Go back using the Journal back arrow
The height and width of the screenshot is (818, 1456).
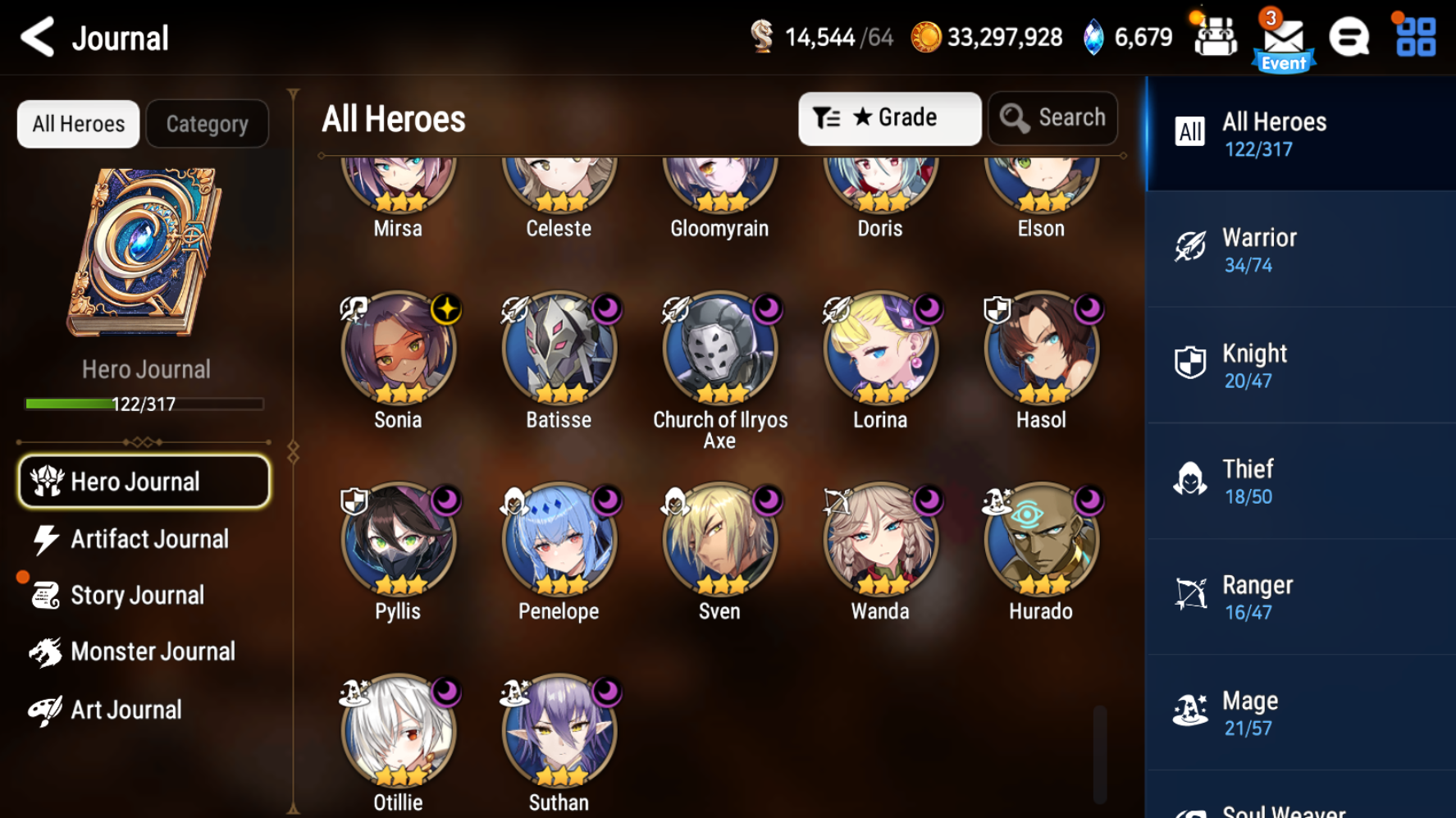click(36, 37)
